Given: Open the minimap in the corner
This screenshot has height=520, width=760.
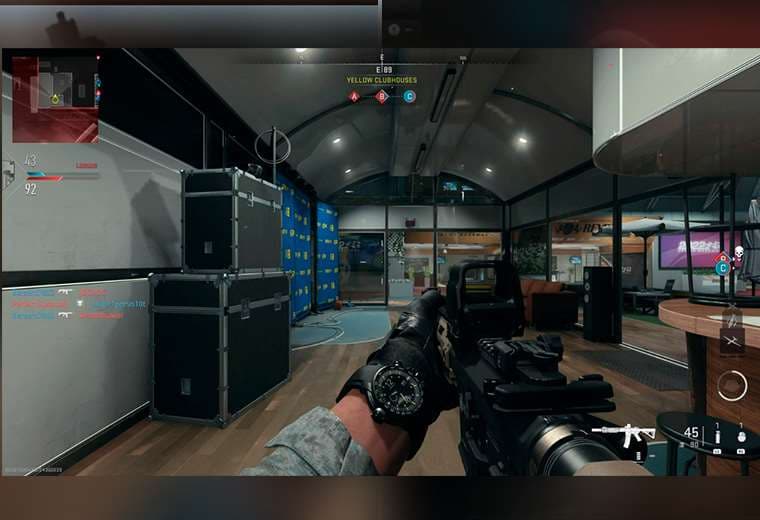Looking at the screenshot, I should 55,98.
